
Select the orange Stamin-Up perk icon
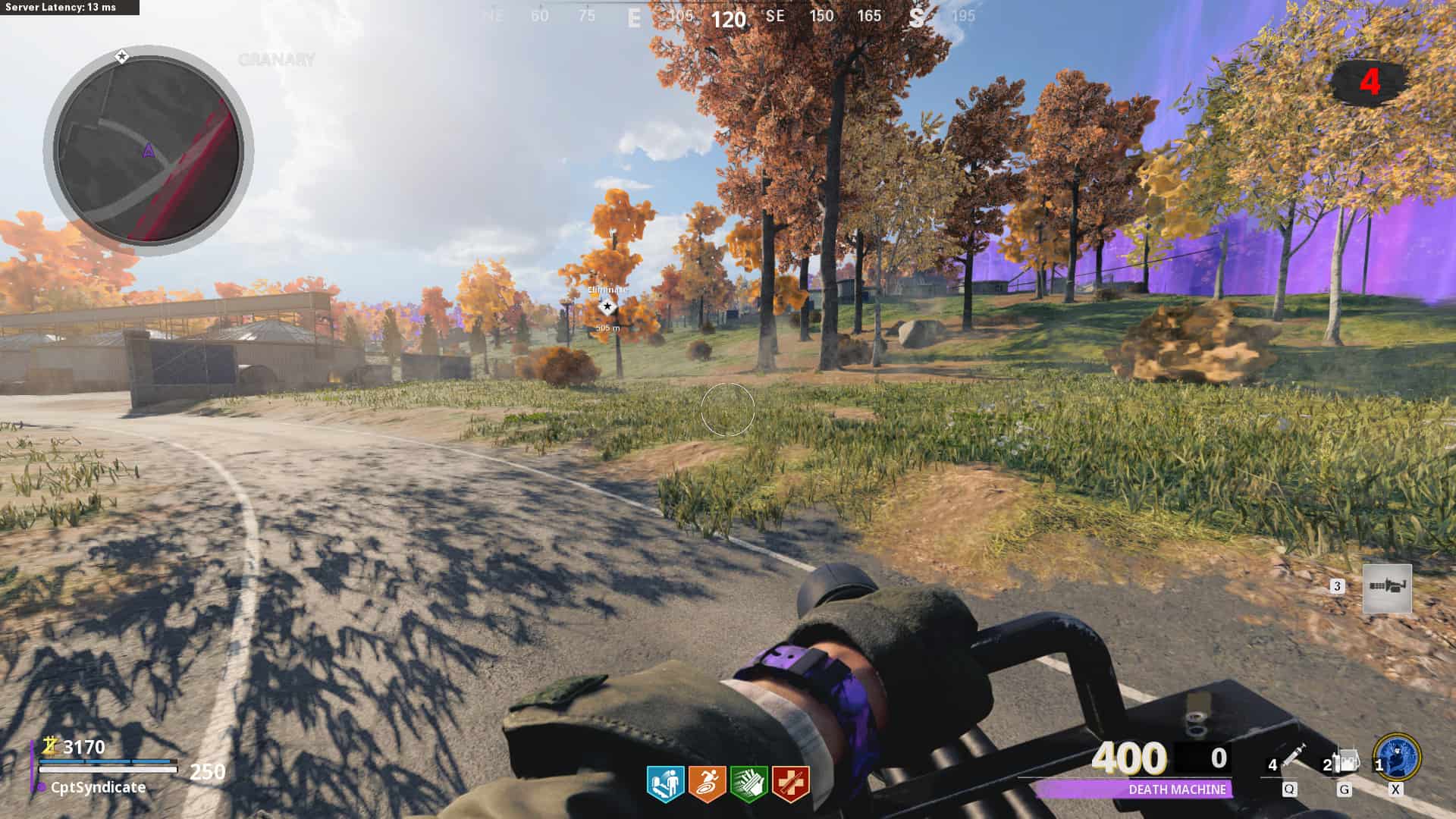click(707, 783)
